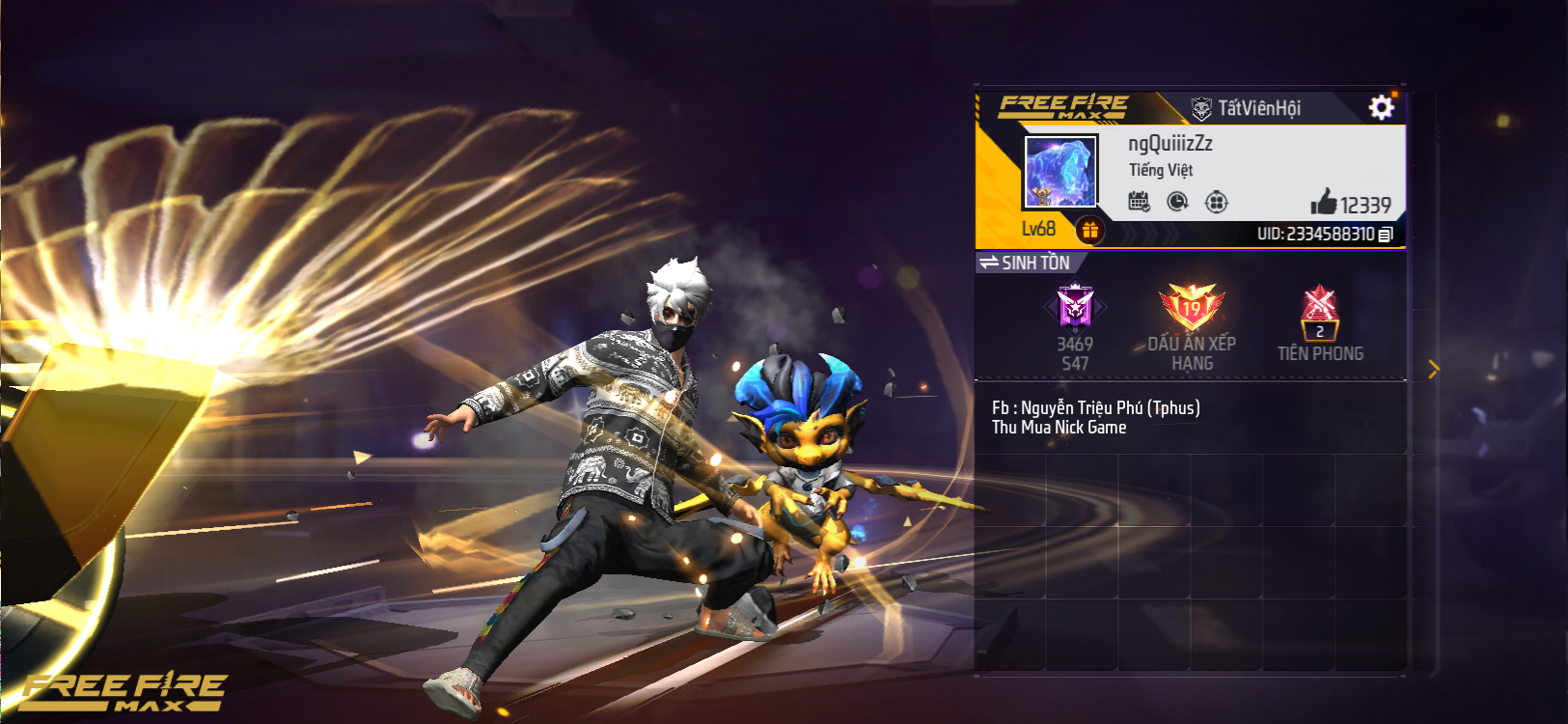Click the crosshair icon on profile card

[x=1216, y=202]
